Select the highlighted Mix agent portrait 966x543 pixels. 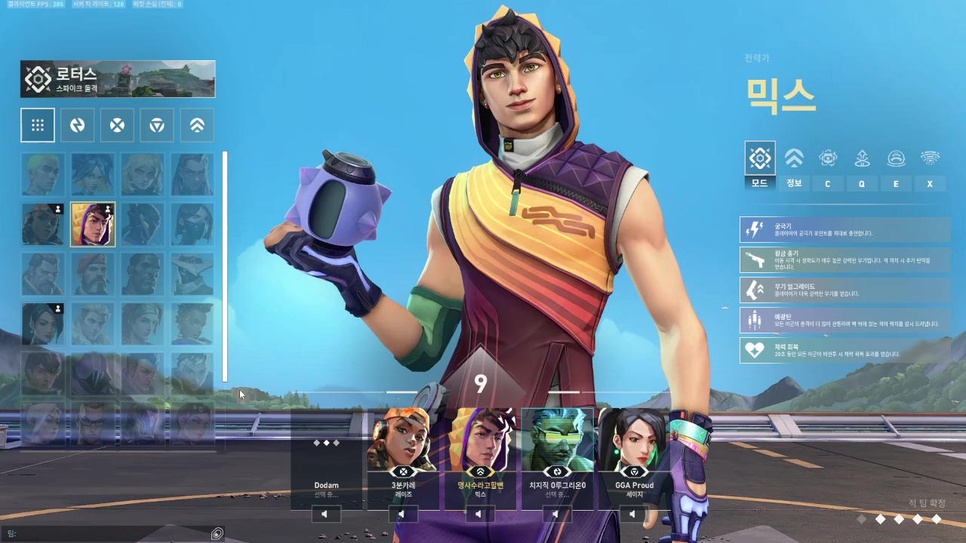point(93,224)
